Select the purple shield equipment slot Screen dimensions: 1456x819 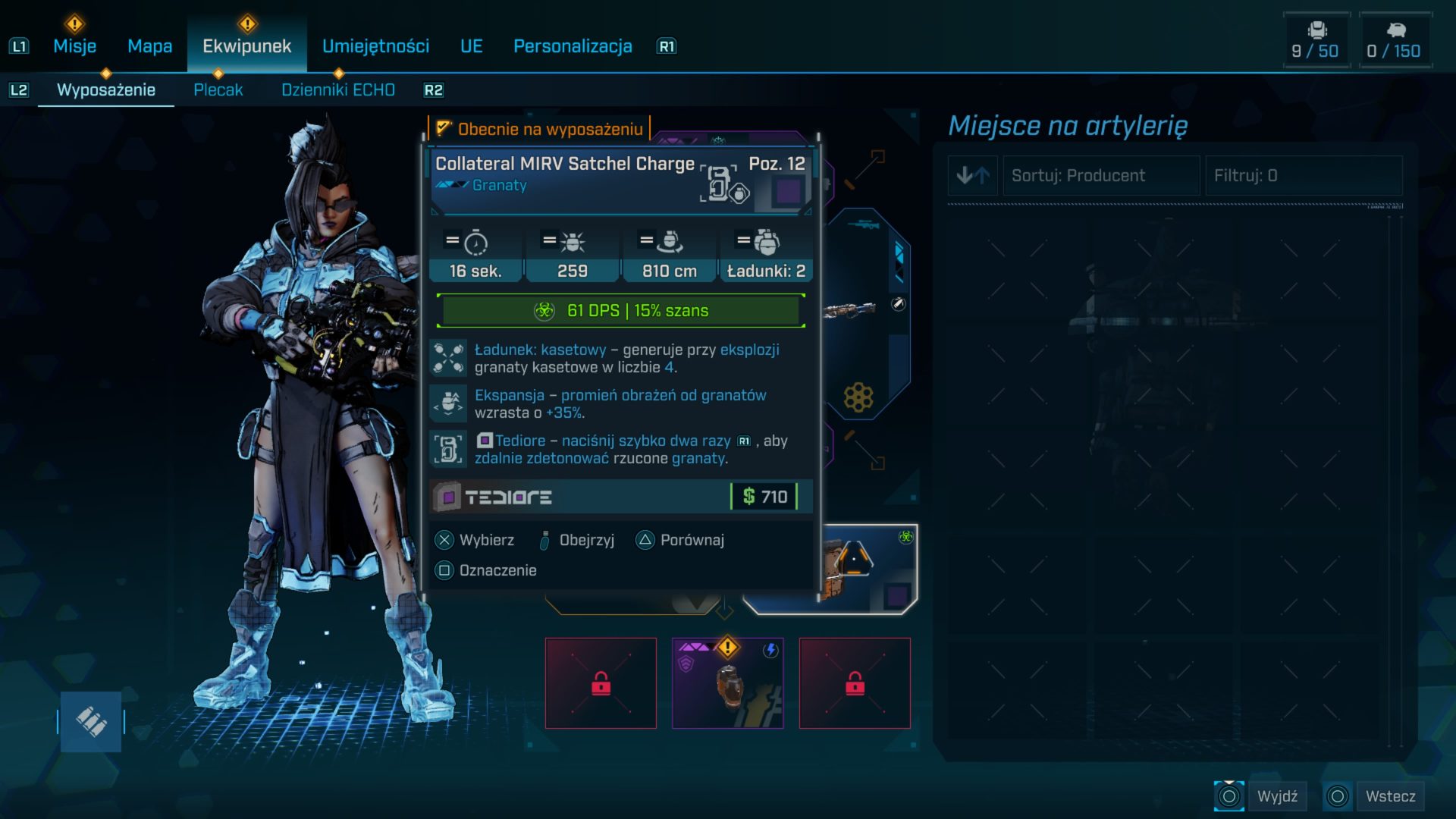click(727, 683)
